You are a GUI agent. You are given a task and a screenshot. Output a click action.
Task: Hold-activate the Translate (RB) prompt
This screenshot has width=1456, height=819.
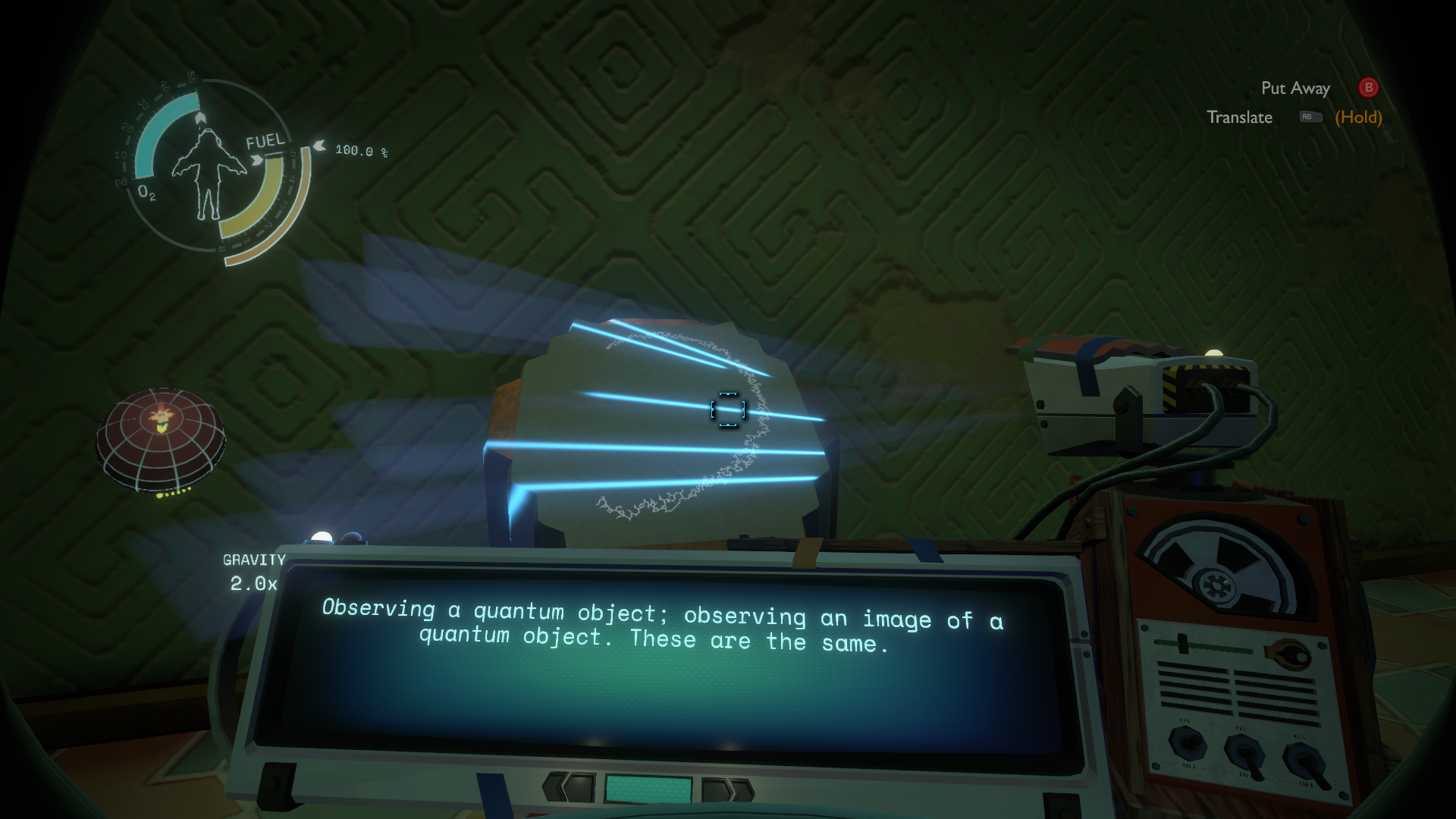click(1241, 118)
